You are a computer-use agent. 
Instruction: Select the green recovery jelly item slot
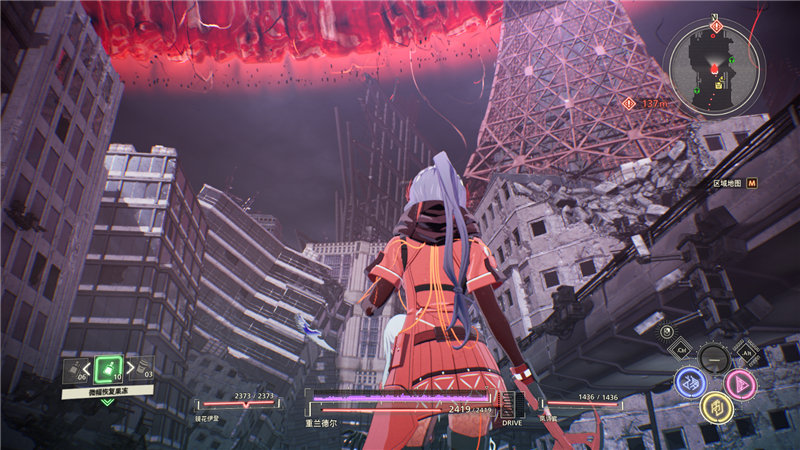tap(109, 367)
